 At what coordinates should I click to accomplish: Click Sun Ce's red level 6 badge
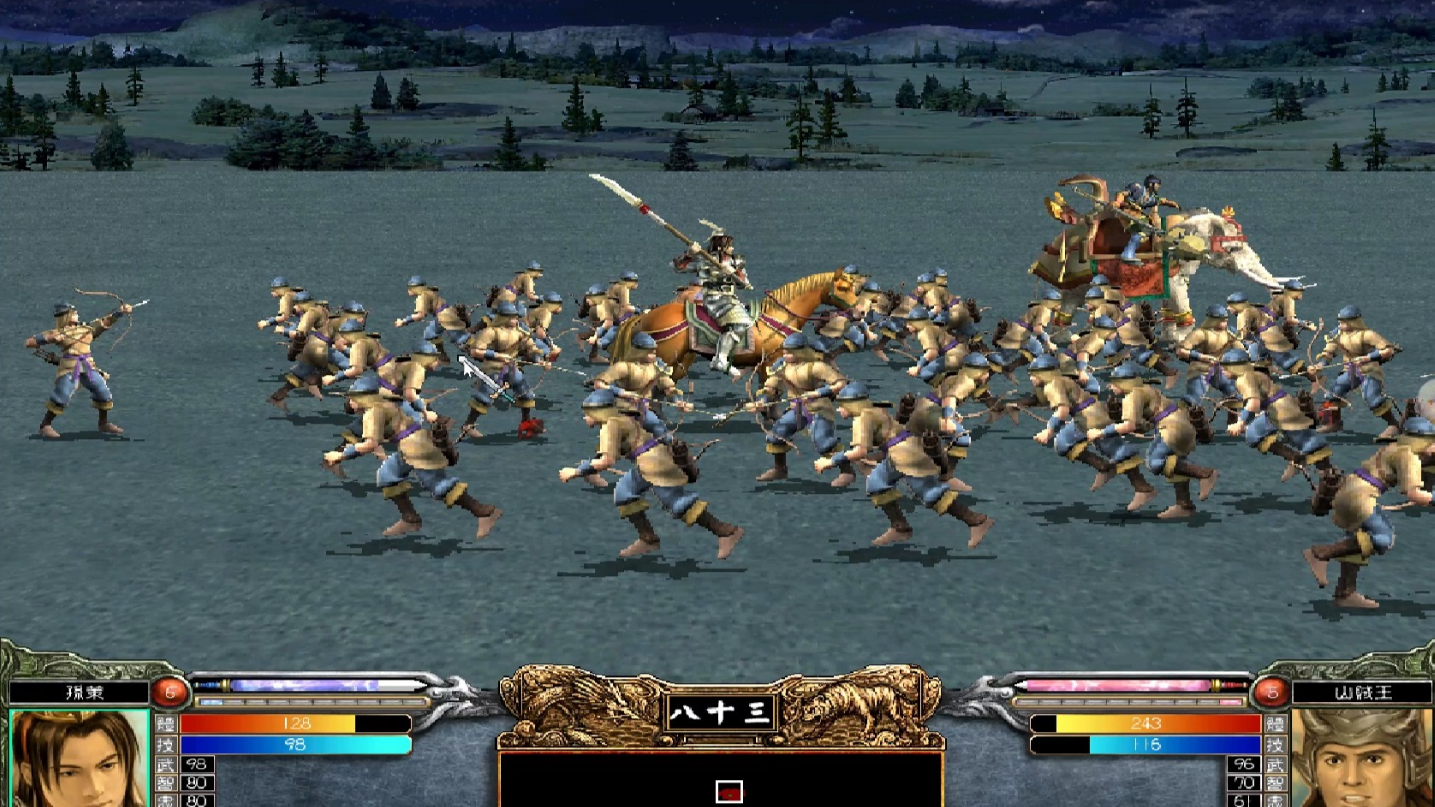click(171, 691)
